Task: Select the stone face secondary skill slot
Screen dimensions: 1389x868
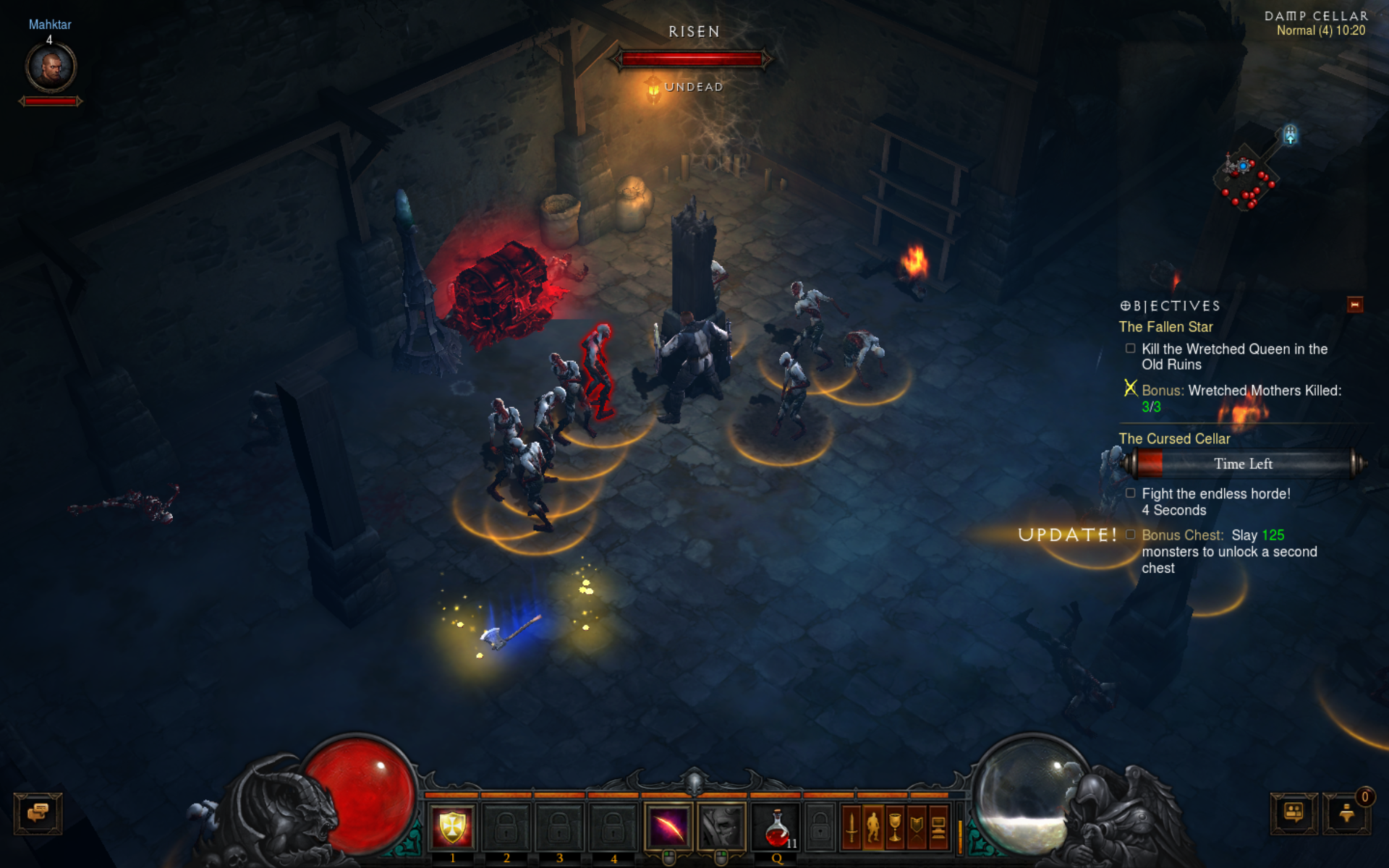Action: (721, 827)
